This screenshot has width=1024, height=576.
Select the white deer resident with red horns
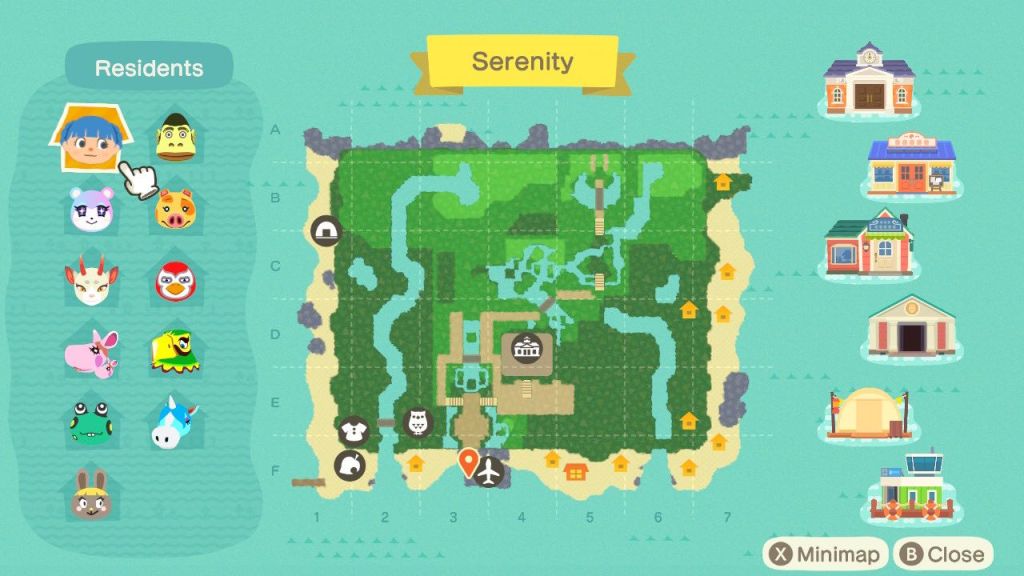(87, 281)
